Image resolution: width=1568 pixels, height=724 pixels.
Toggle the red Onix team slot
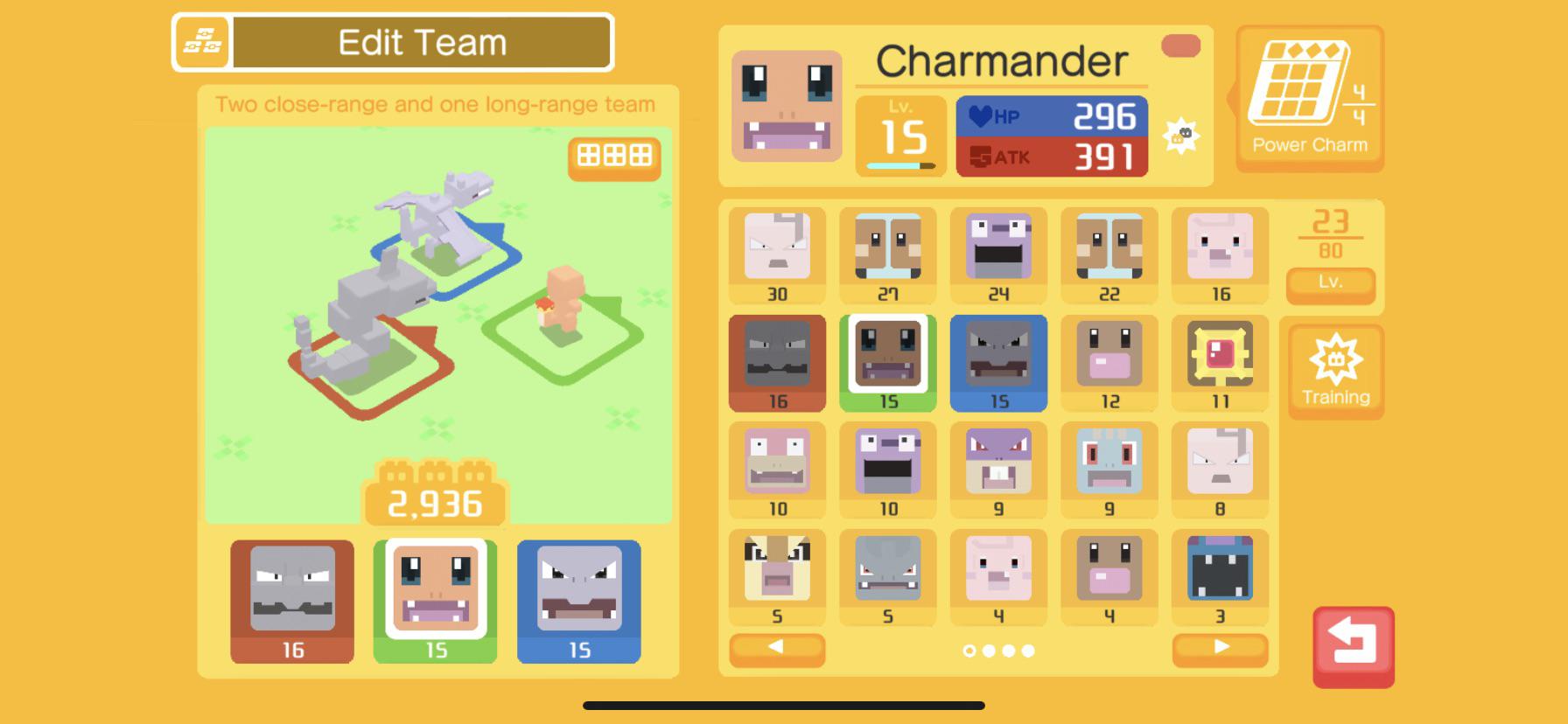291,600
